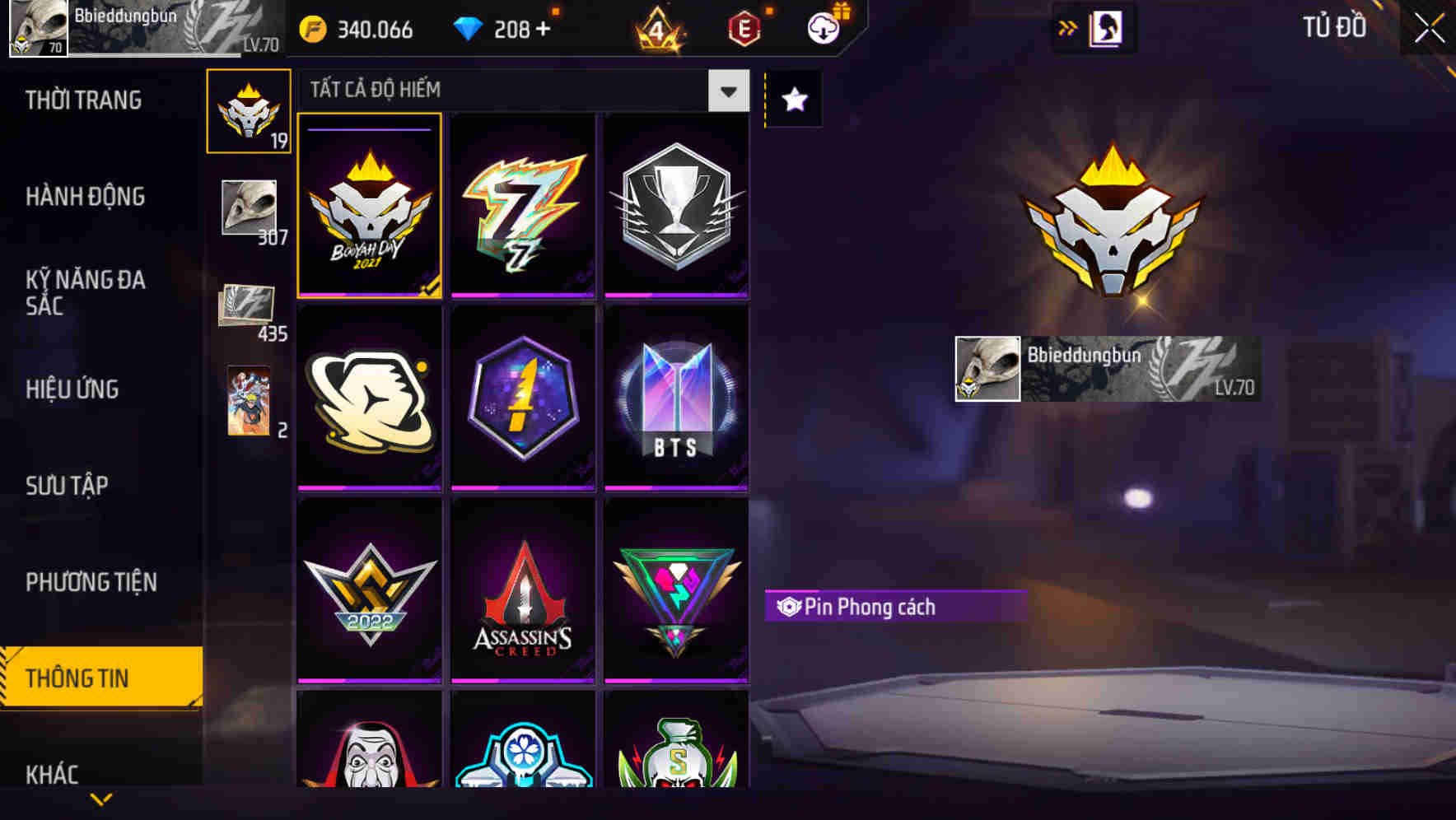Image resolution: width=1456 pixels, height=820 pixels.
Task: Select the avatar category with skull thumbnail
Action: (x=247, y=207)
